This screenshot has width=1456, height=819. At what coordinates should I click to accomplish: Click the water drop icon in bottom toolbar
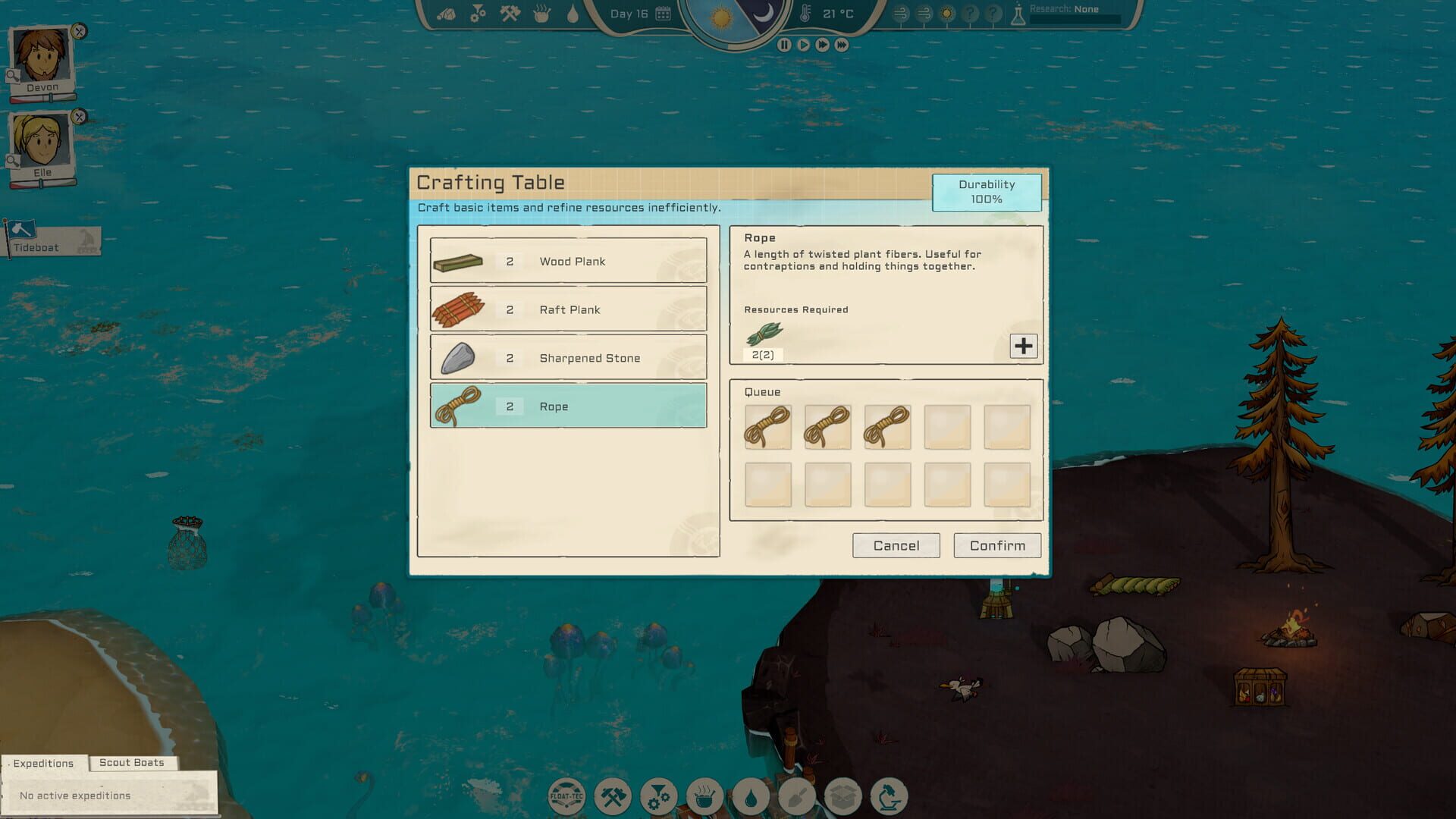coord(751,796)
